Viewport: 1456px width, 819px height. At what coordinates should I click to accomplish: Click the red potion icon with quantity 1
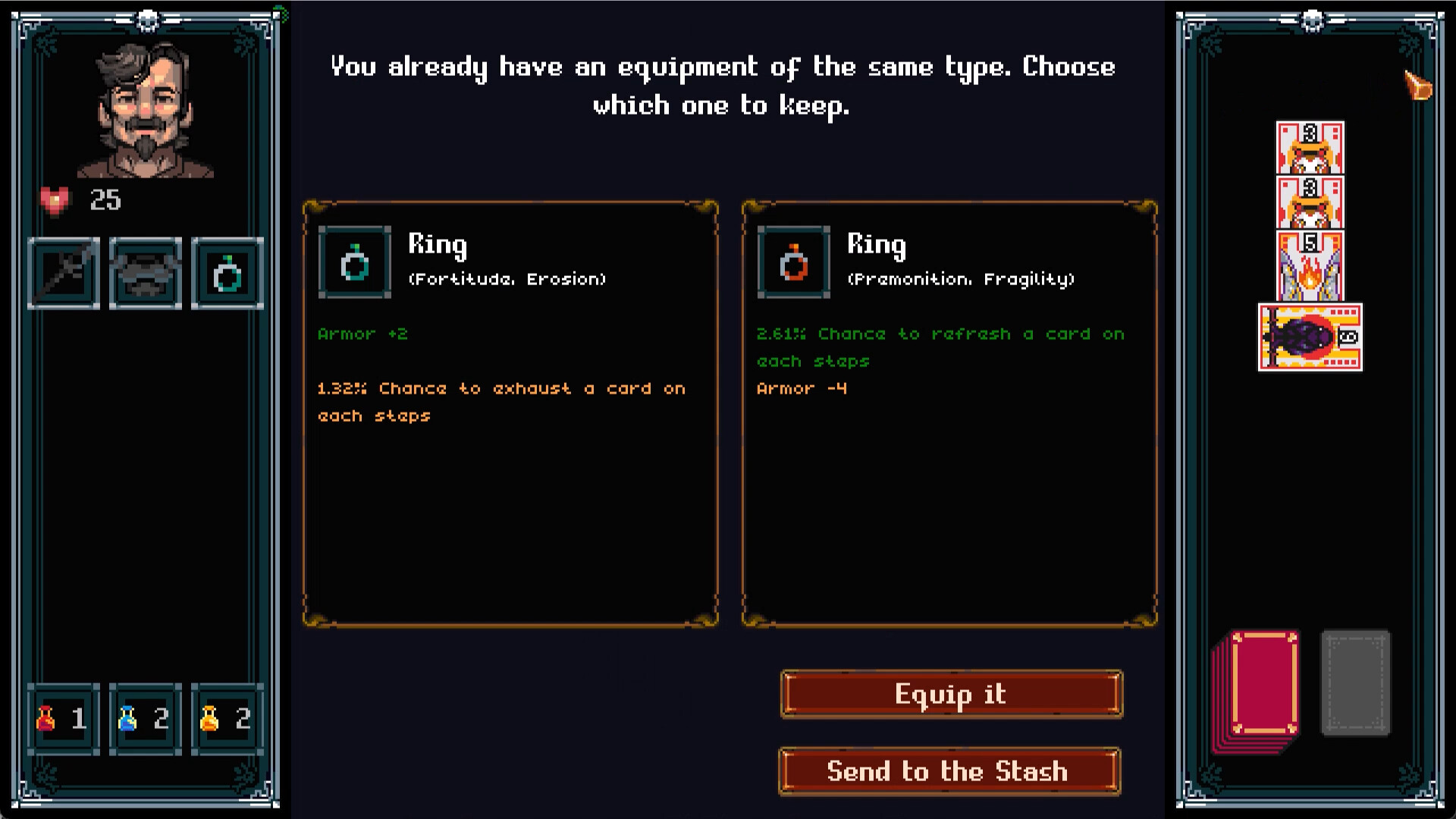(47, 719)
